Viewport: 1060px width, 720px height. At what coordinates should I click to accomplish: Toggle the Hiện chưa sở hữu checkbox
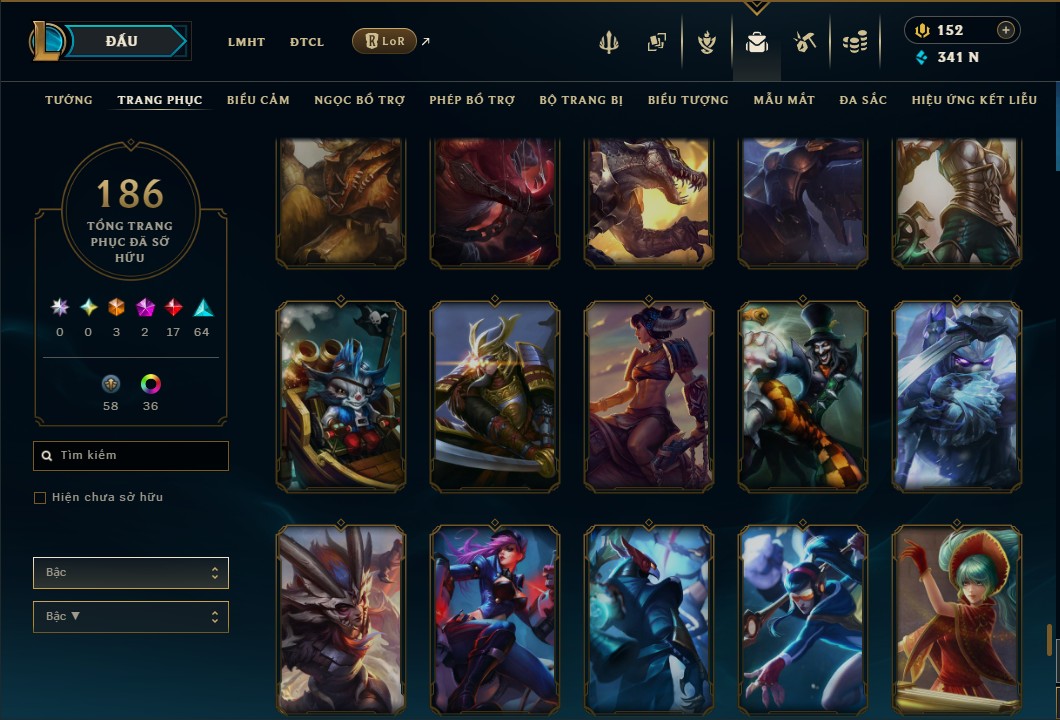pyautogui.click(x=40, y=498)
